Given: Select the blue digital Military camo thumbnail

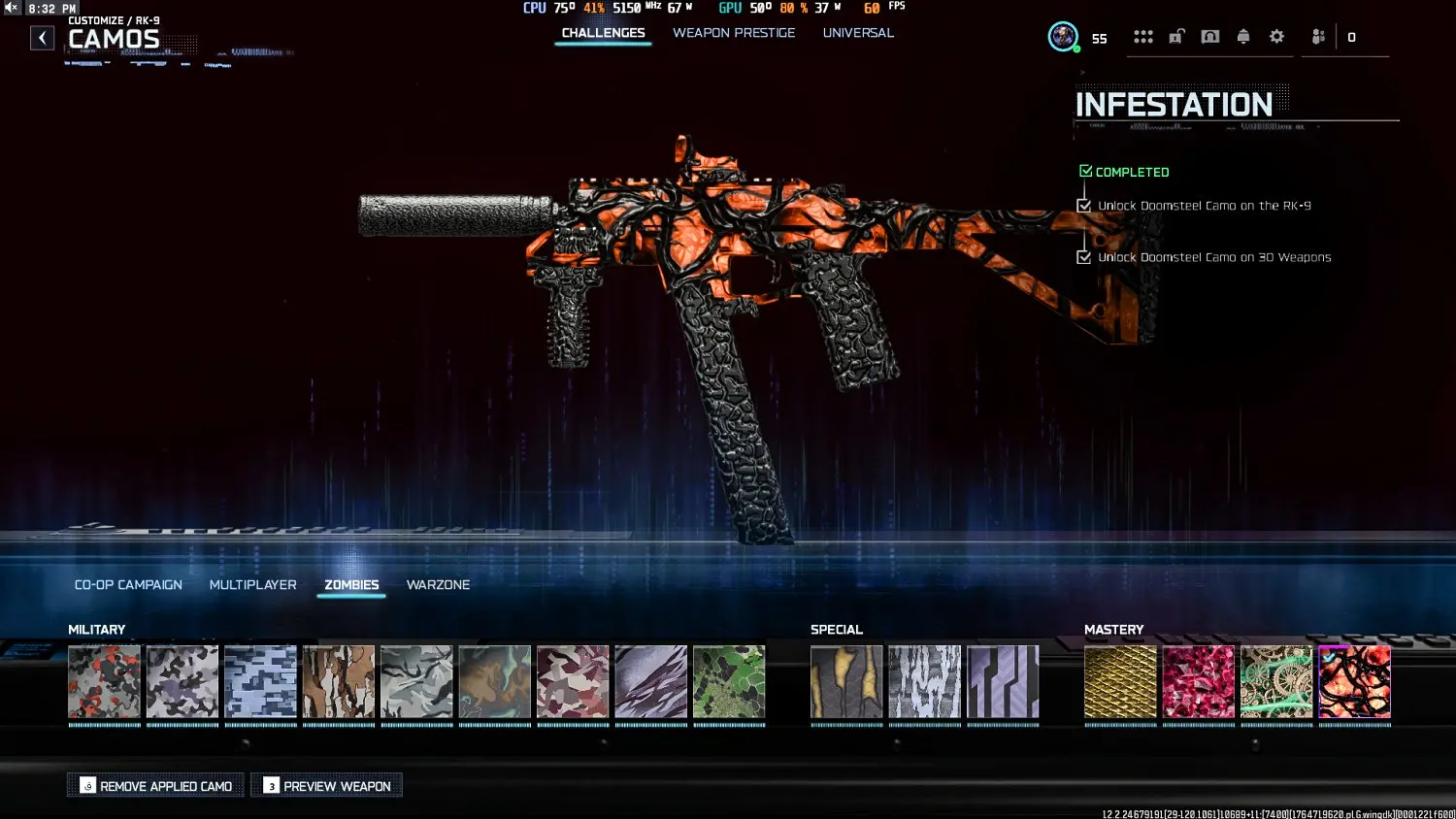Looking at the screenshot, I should (x=260, y=682).
